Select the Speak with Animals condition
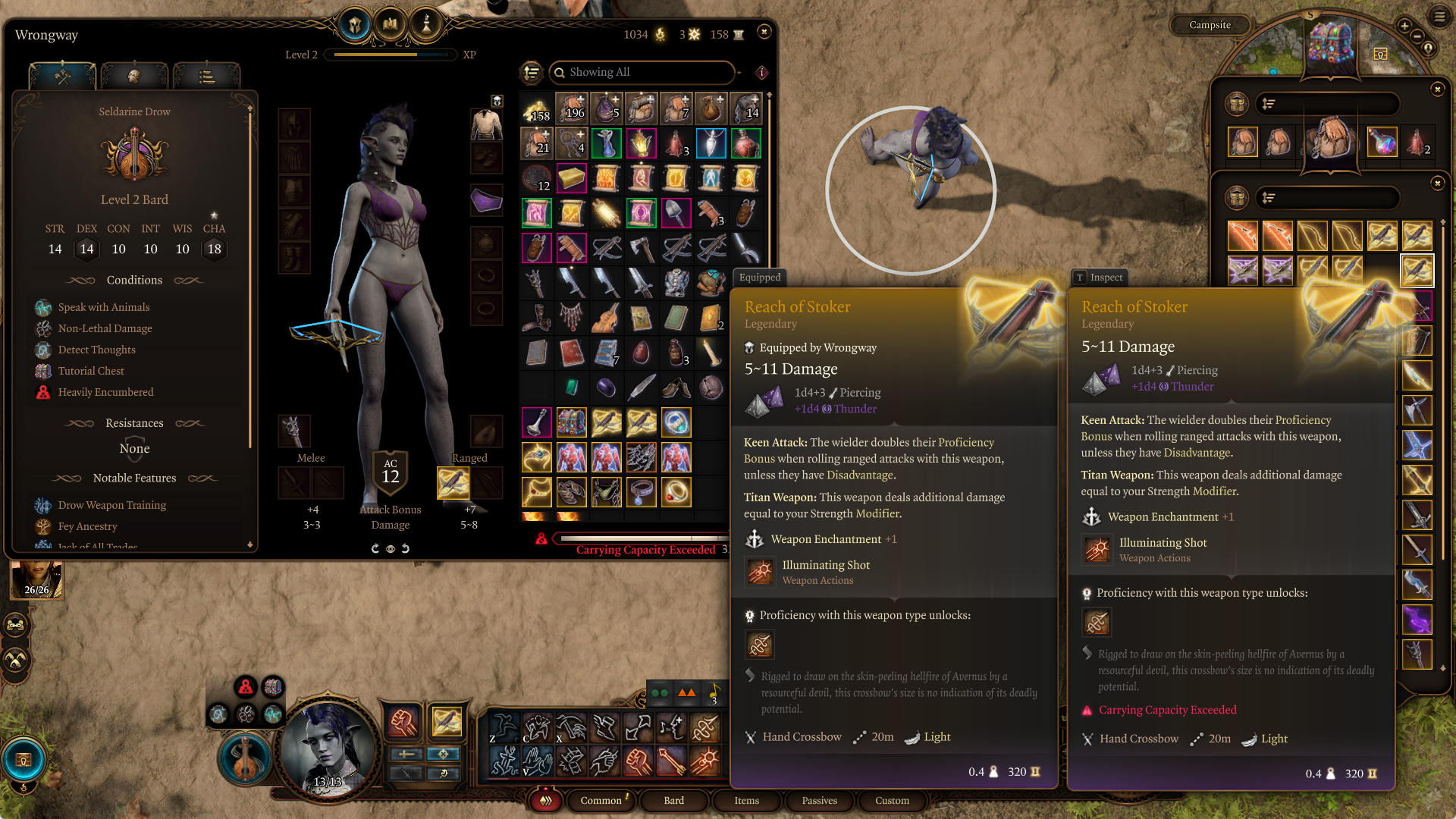This screenshot has width=1456, height=819. coord(104,307)
